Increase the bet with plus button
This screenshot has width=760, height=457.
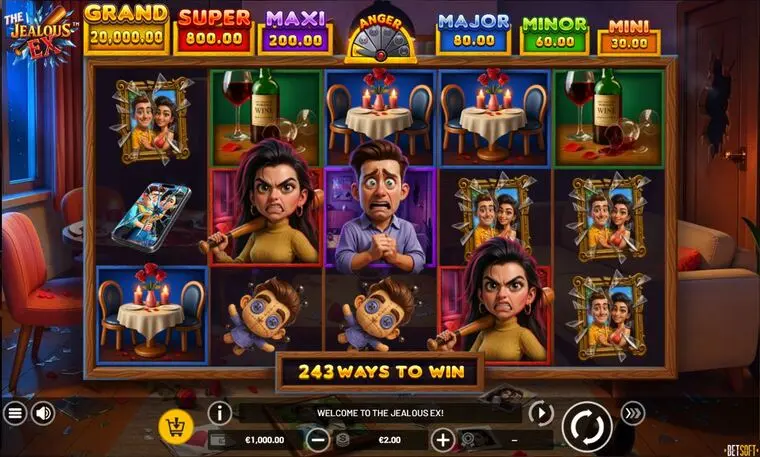click(443, 439)
